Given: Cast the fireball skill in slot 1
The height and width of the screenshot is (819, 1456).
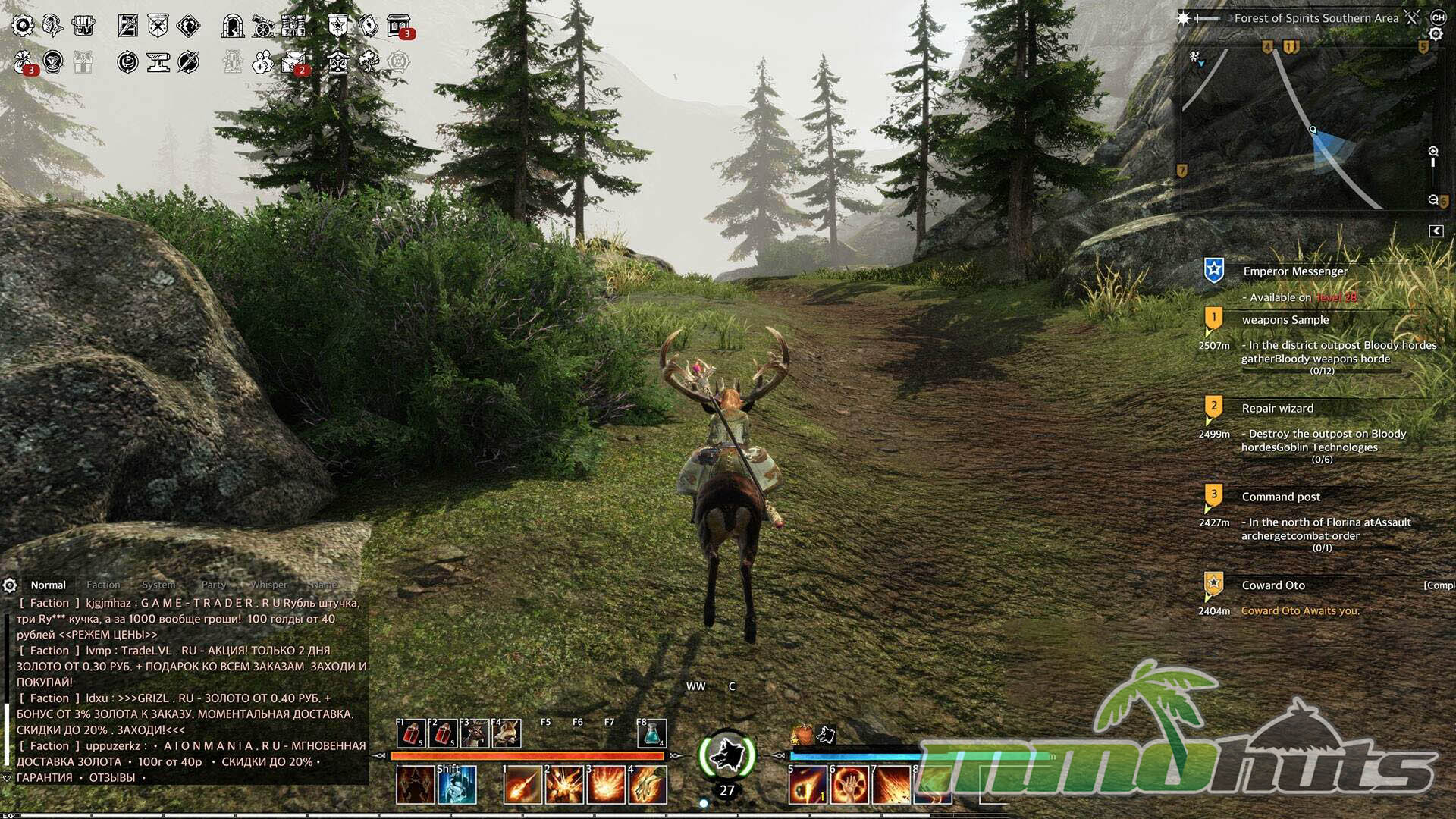Looking at the screenshot, I should point(522,784).
